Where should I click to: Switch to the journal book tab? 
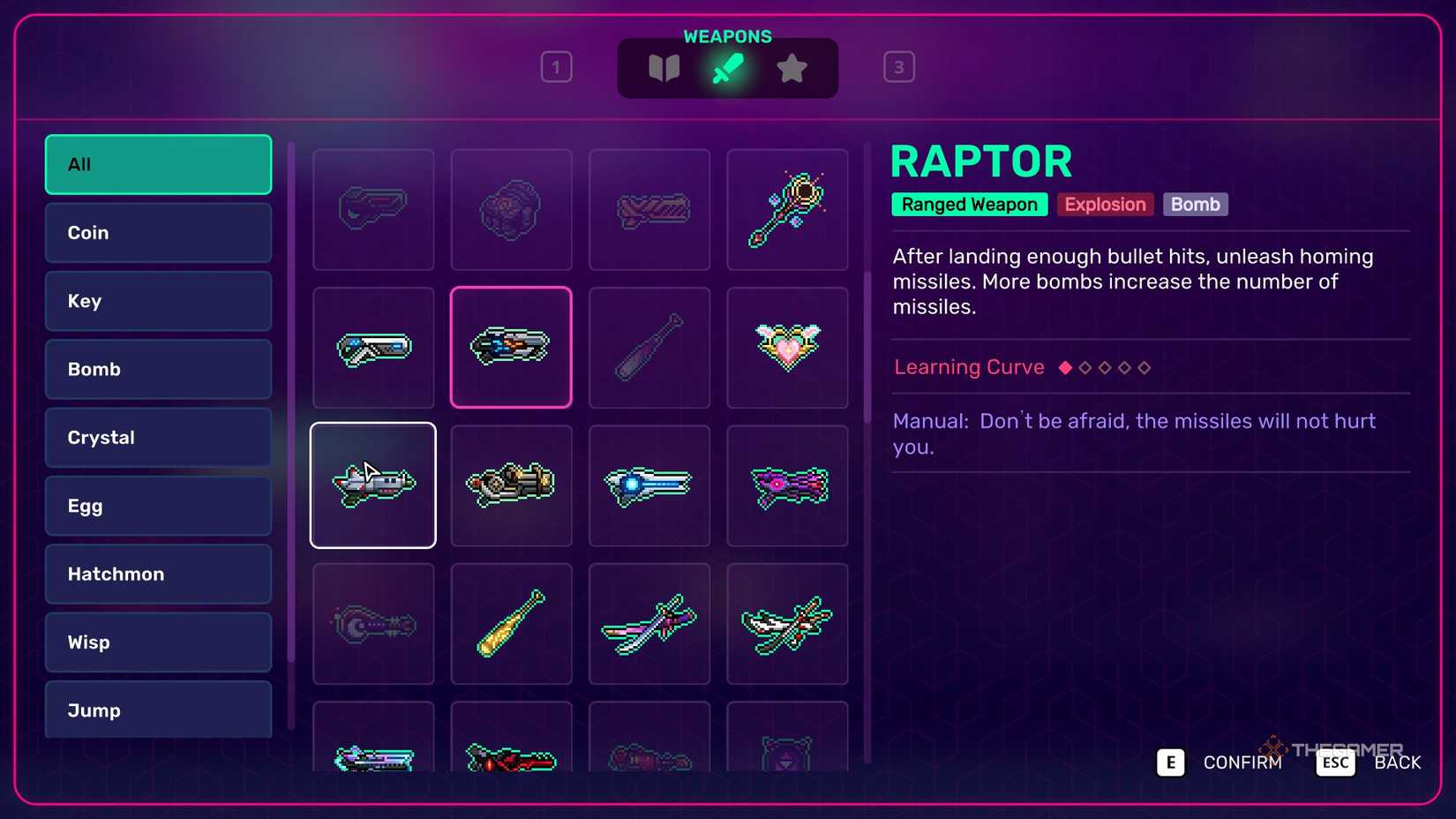(664, 67)
